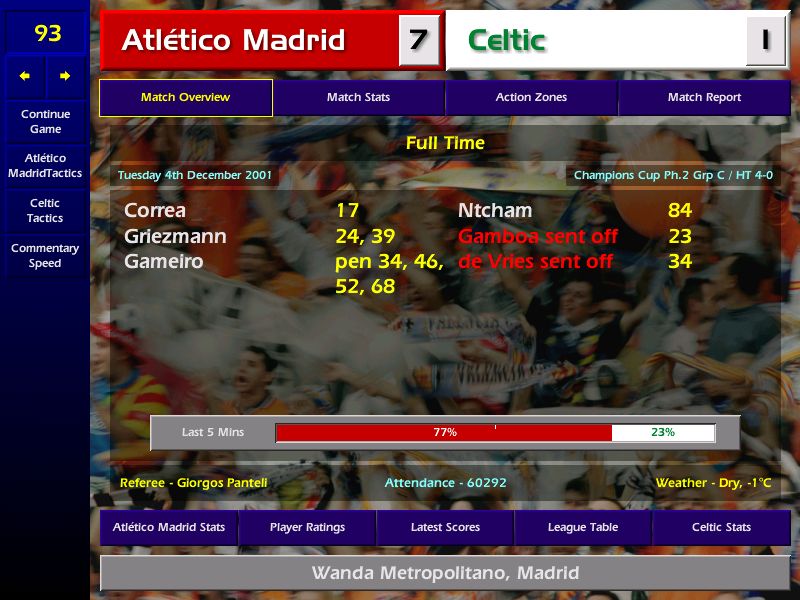The height and width of the screenshot is (600, 800).
Task: Click the left yellow arrow button
Action: (25, 76)
